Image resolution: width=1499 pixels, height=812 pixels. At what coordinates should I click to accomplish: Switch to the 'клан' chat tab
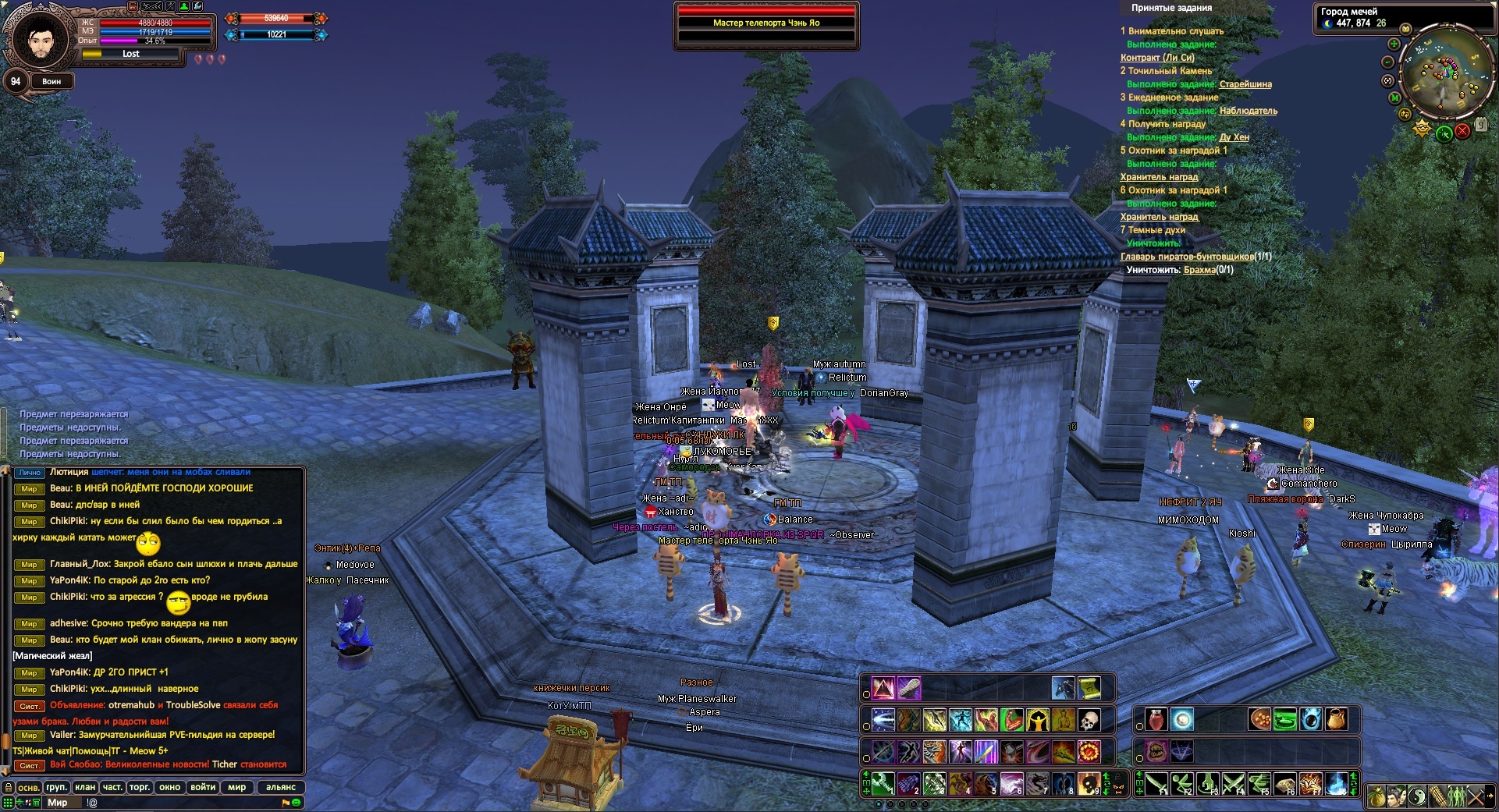click(86, 787)
